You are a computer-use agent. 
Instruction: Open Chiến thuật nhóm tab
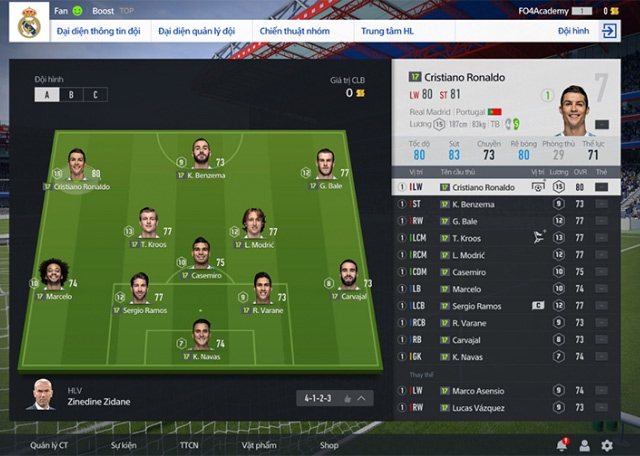(x=296, y=31)
